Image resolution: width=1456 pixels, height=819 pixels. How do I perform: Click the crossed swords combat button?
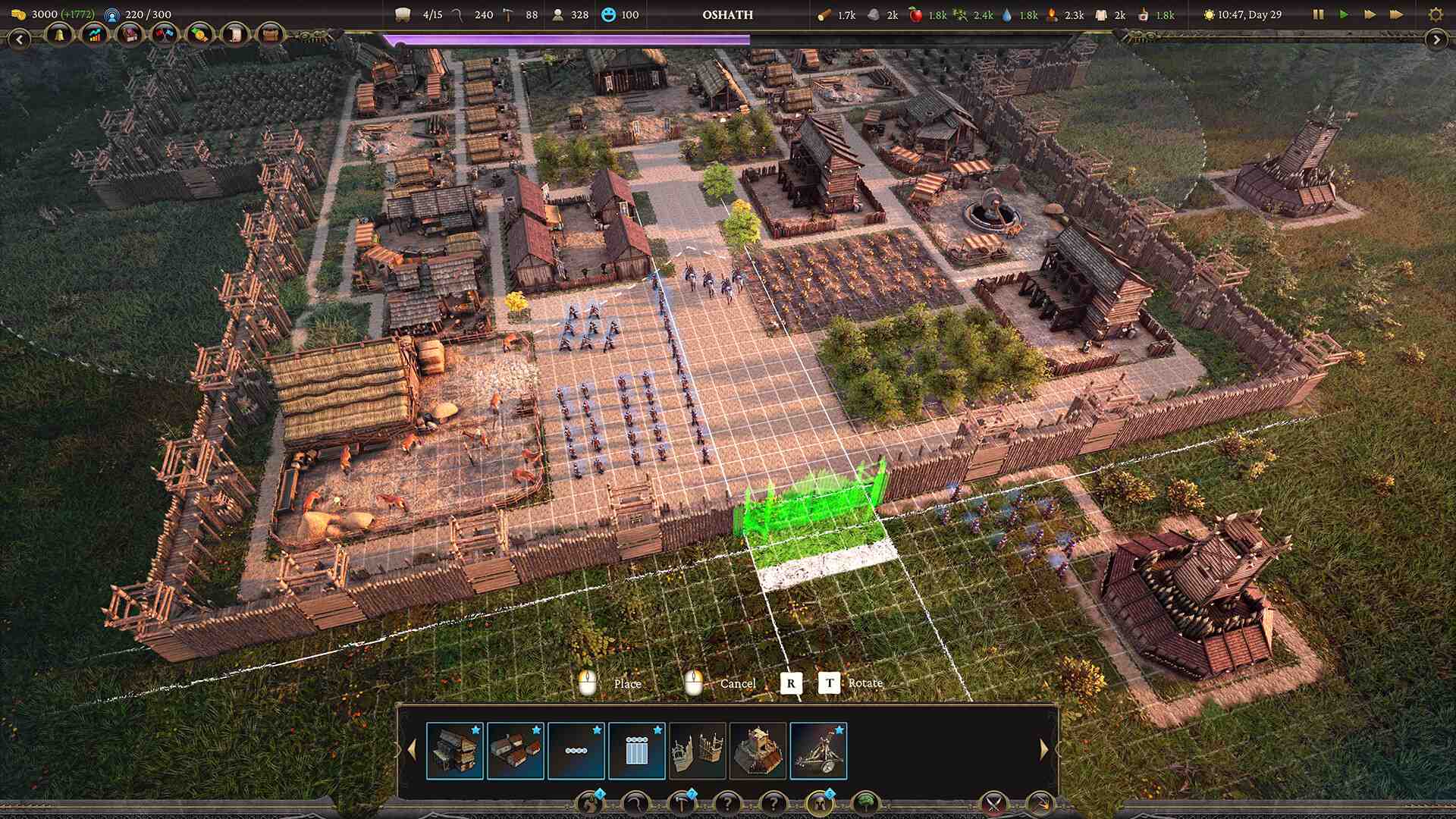(x=993, y=803)
